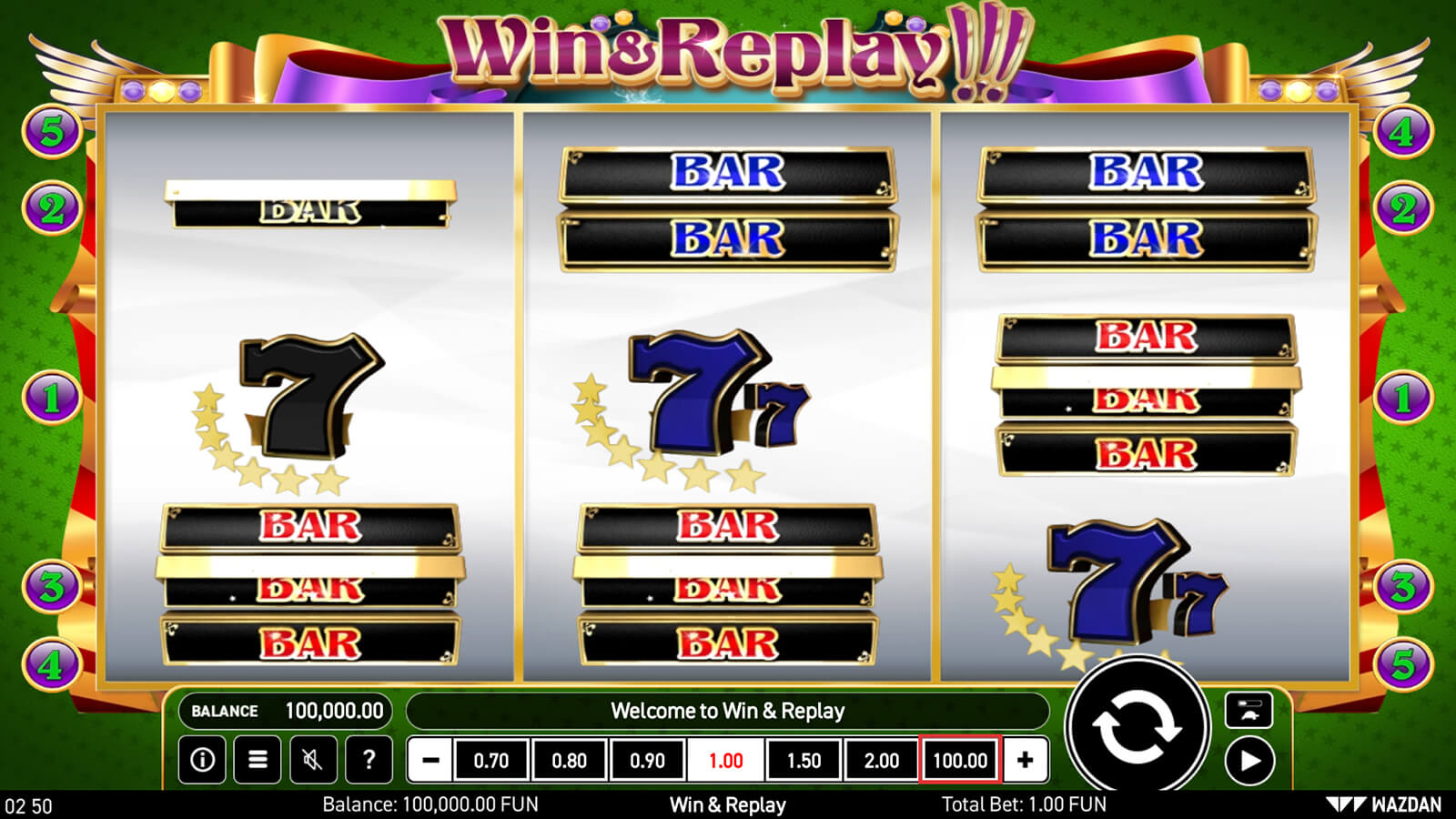The image size is (1456, 819).
Task: Decrease the bet with the minus button
Action: [430, 760]
